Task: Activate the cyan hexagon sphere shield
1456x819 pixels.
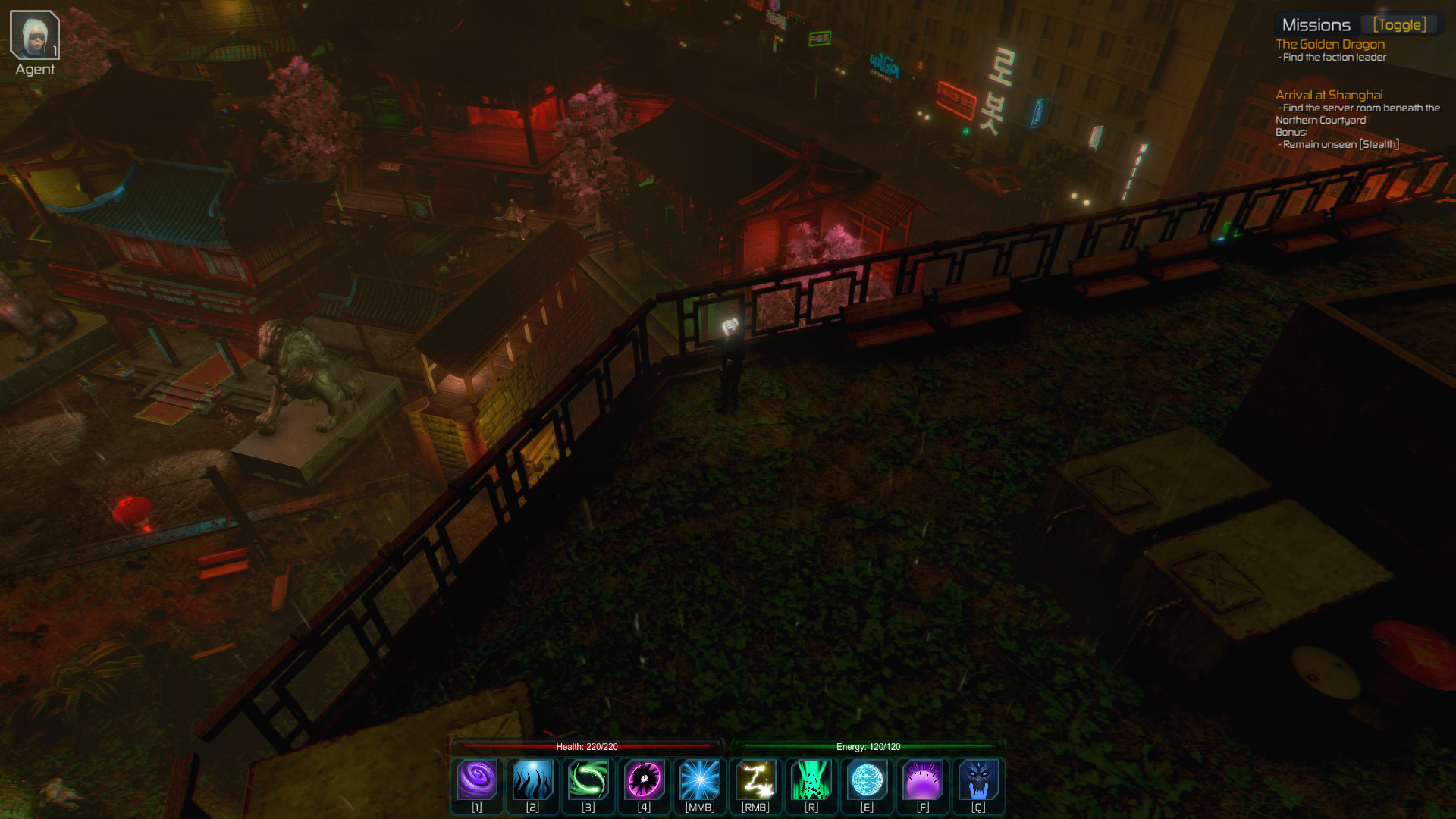Action: (867, 780)
